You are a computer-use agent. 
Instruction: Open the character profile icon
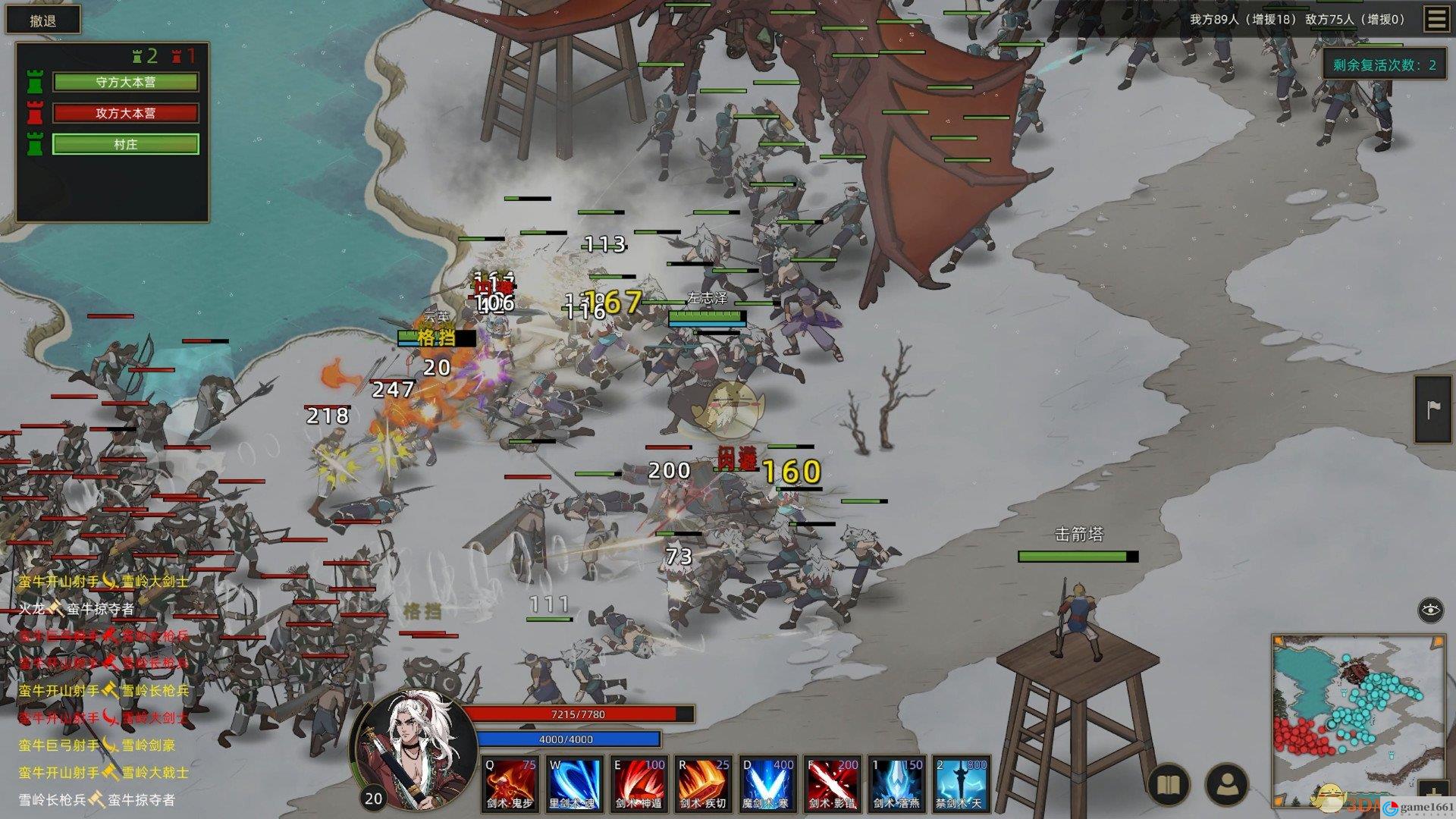coord(1225,786)
